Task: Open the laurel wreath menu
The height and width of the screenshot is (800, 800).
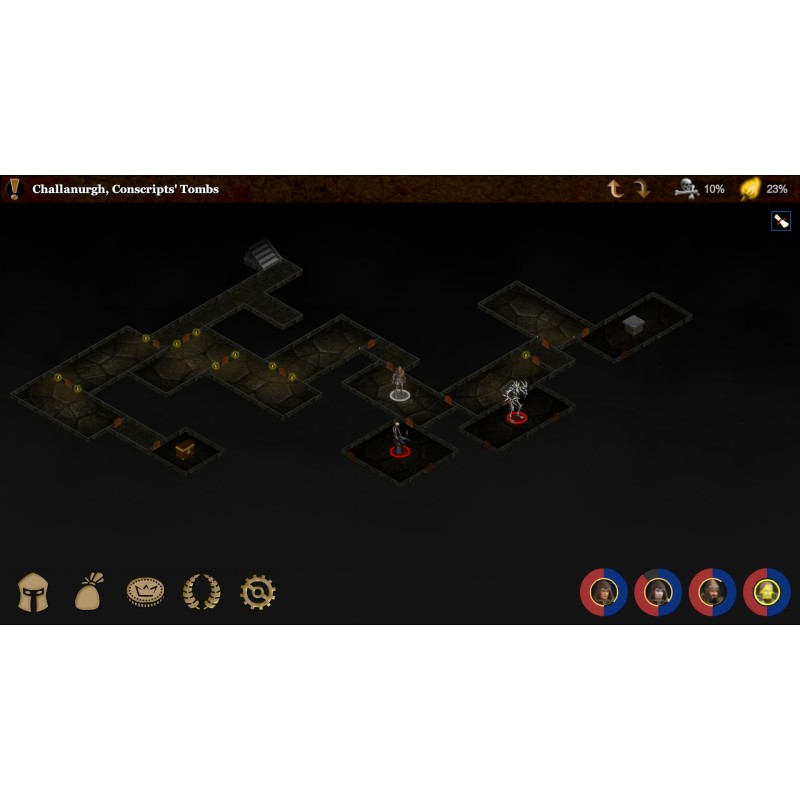Action: [201, 592]
